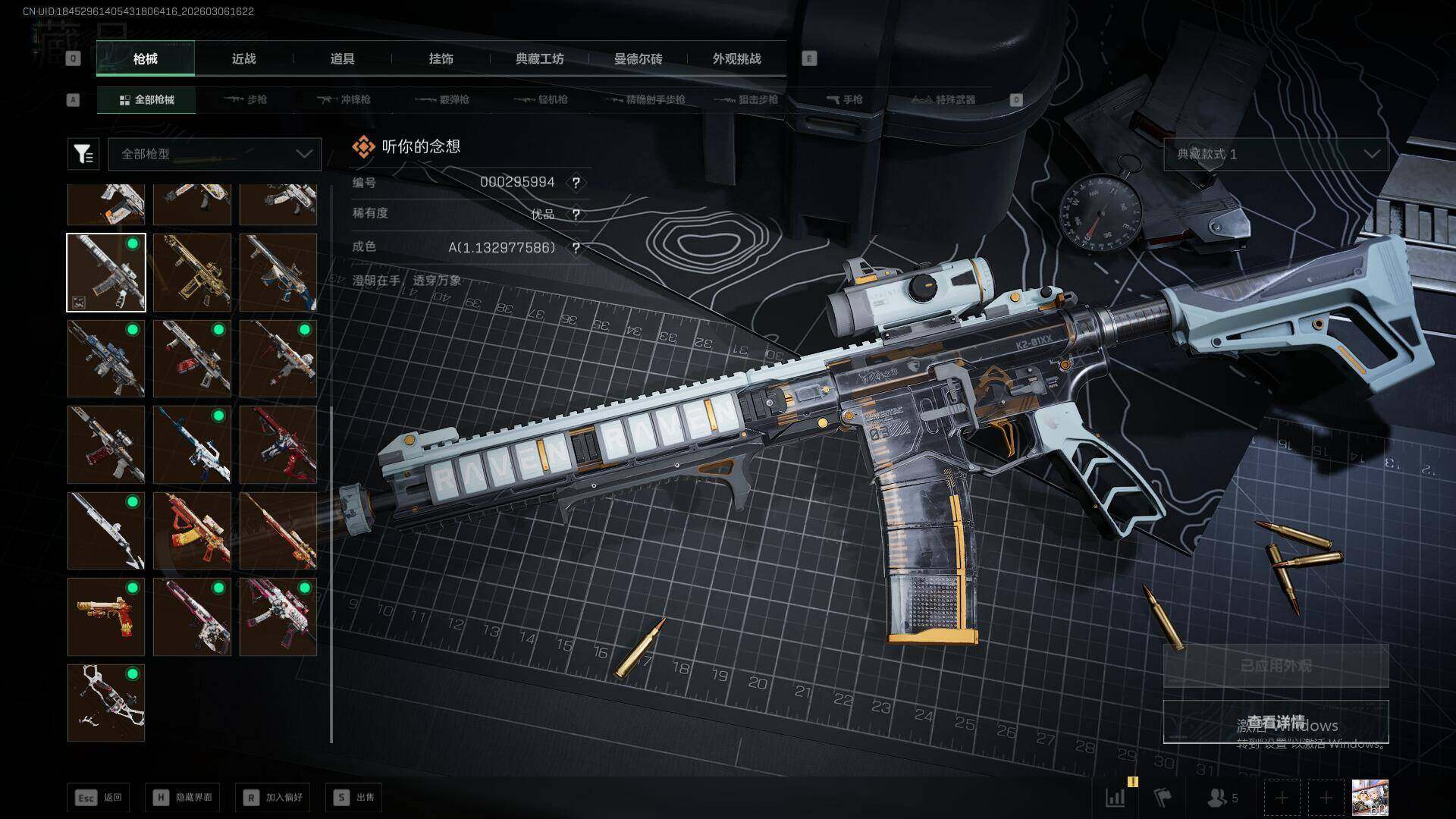Show help for the 成色 wear value

(576, 248)
